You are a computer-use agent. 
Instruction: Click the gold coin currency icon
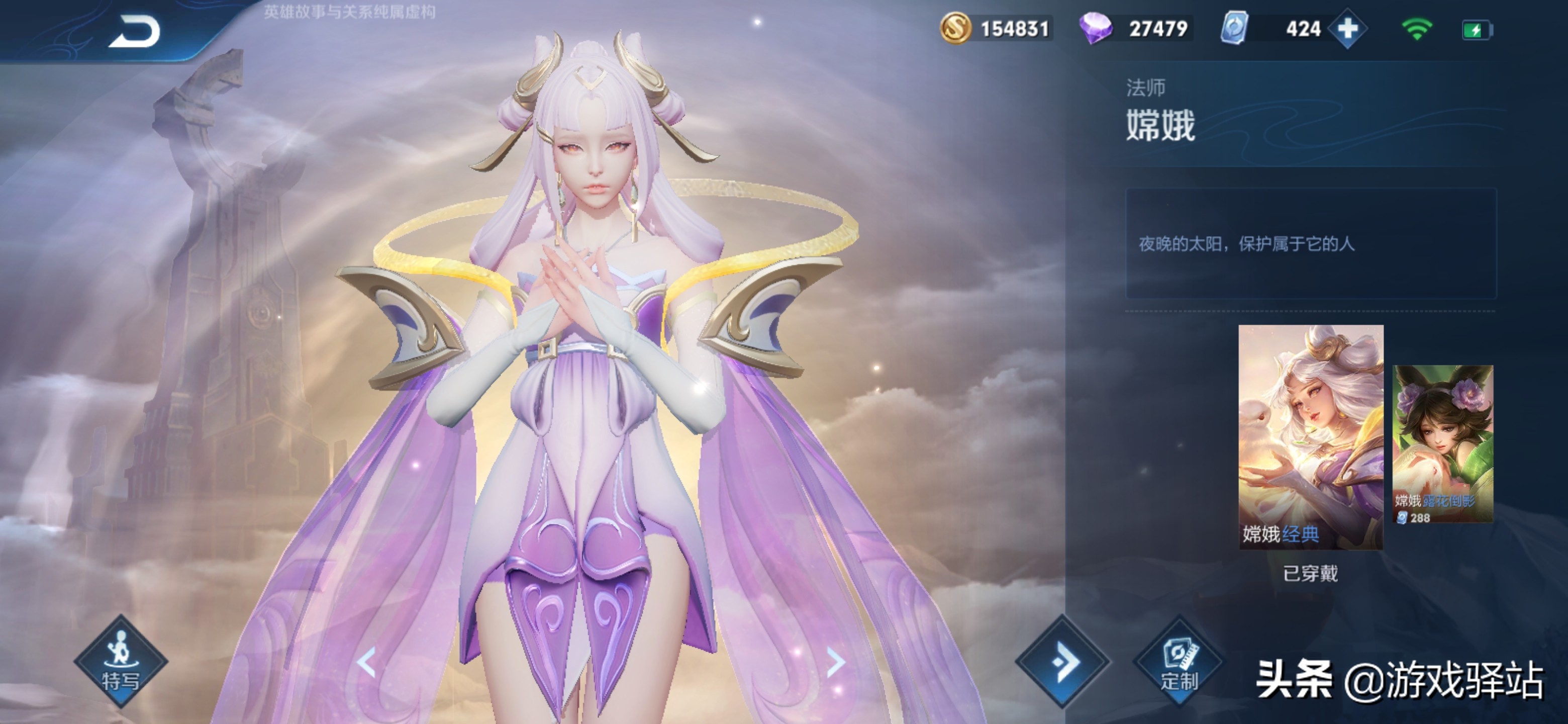coord(955,29)
